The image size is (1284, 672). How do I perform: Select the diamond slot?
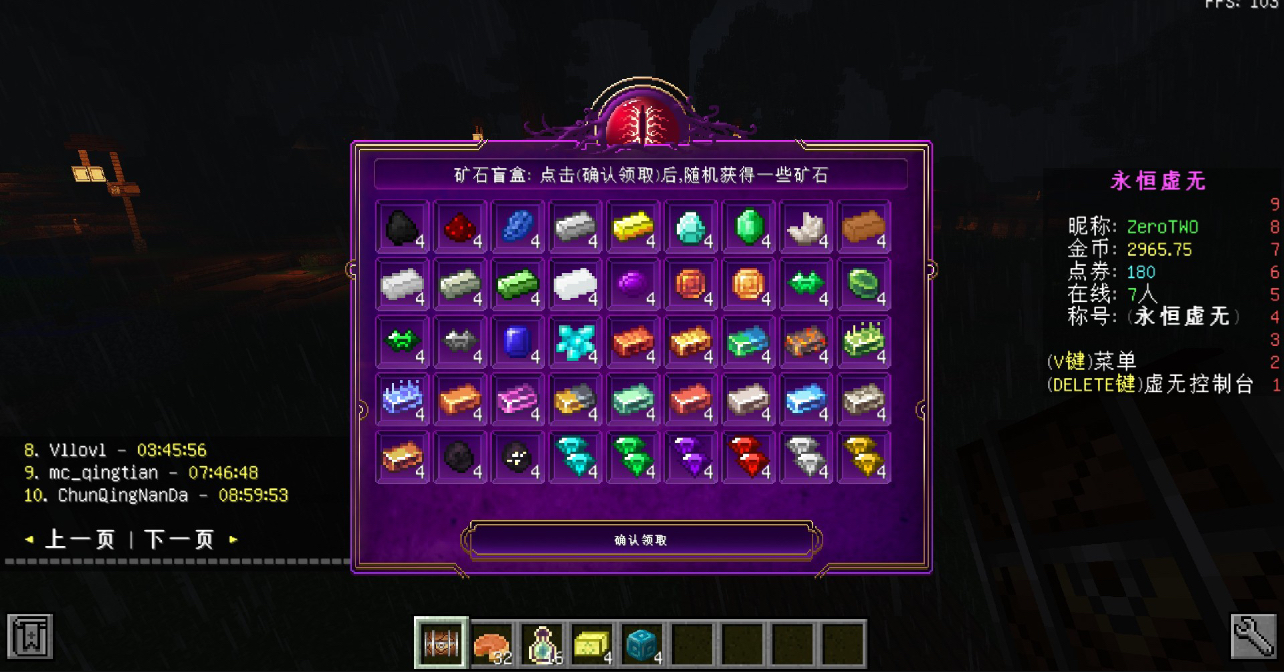coord(690,227)
